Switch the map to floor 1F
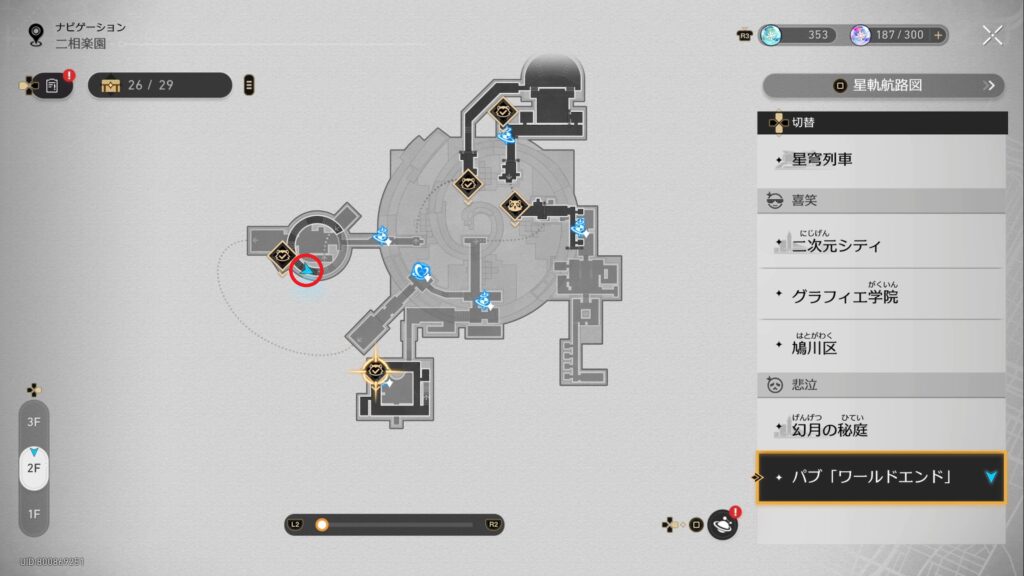 [x=33, y=514]
